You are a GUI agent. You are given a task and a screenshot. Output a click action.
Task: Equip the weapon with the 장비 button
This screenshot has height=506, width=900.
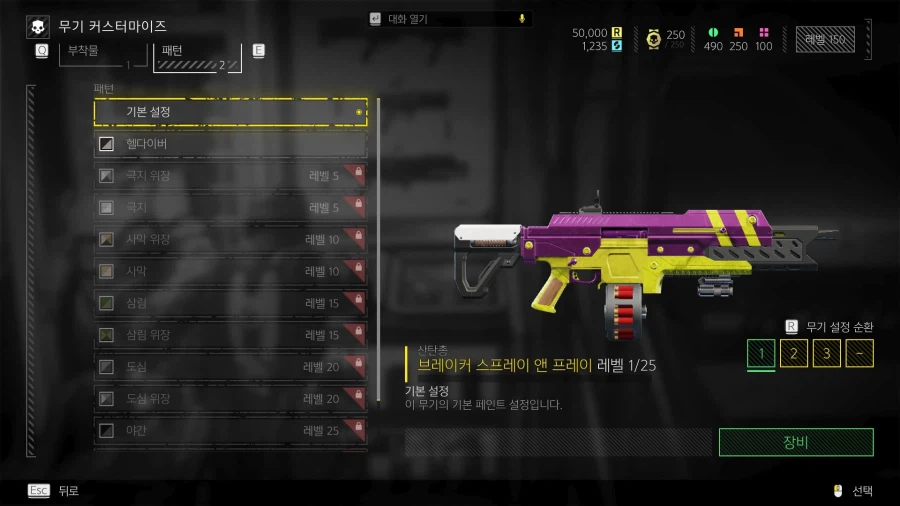[796, 442]
